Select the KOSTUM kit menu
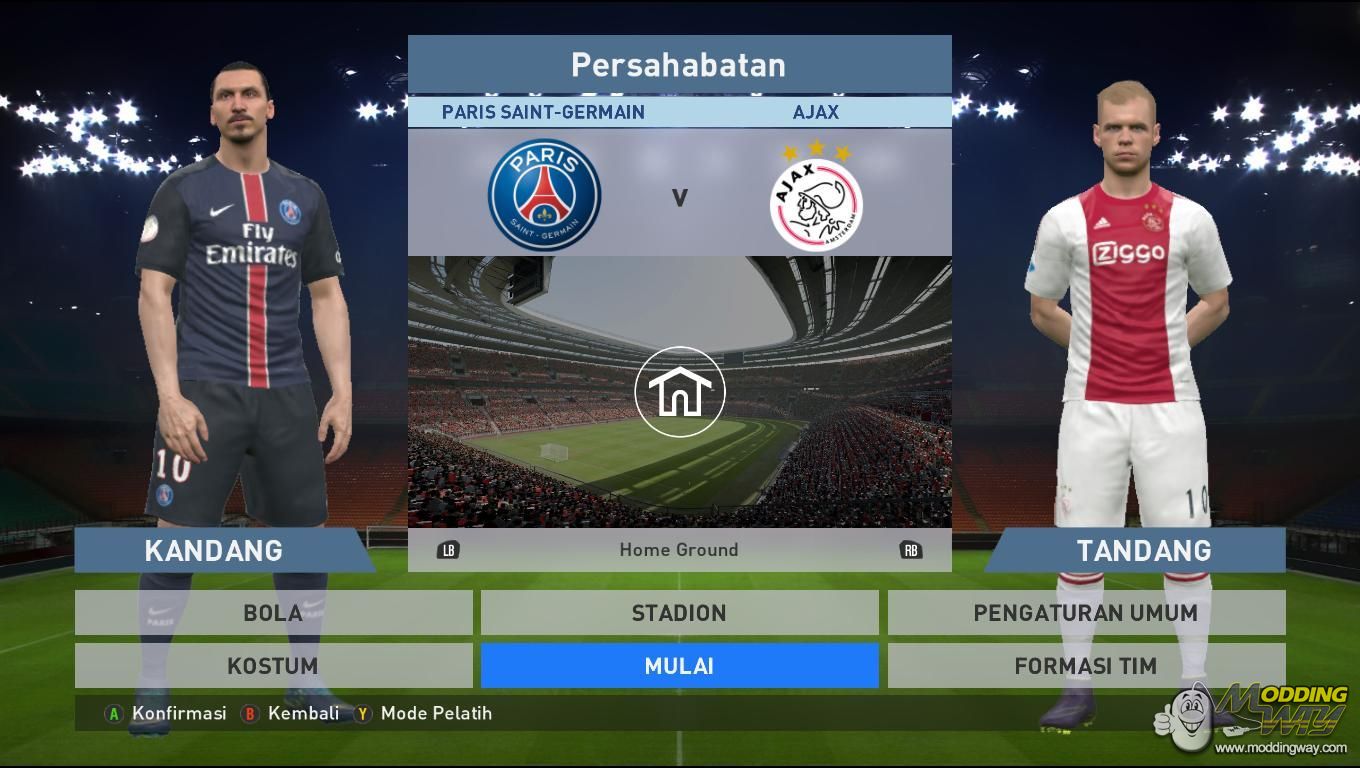Screen dimensions: 1360x768 click(x=273, y=666)
